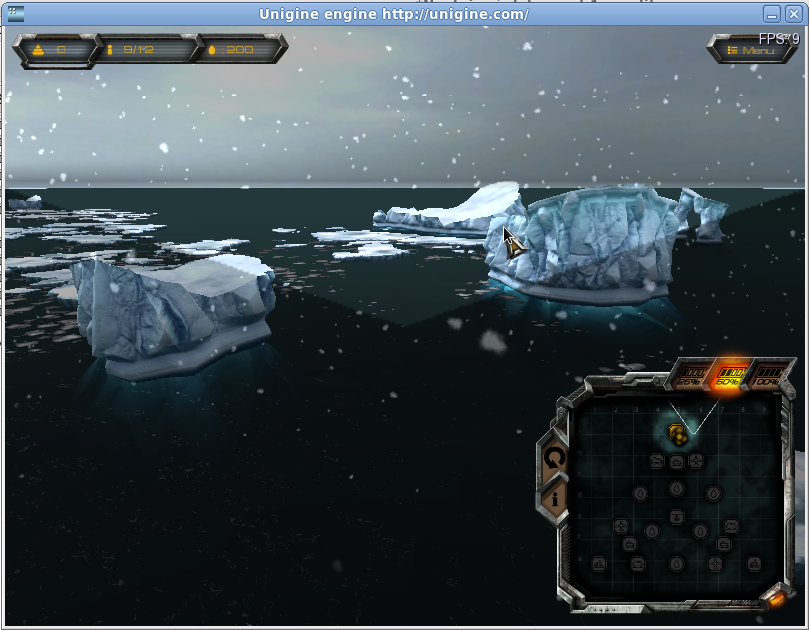The height and width of the screenshot is (630, 809).
Task: Minimize the Unigine engine window
Action: 772,14
